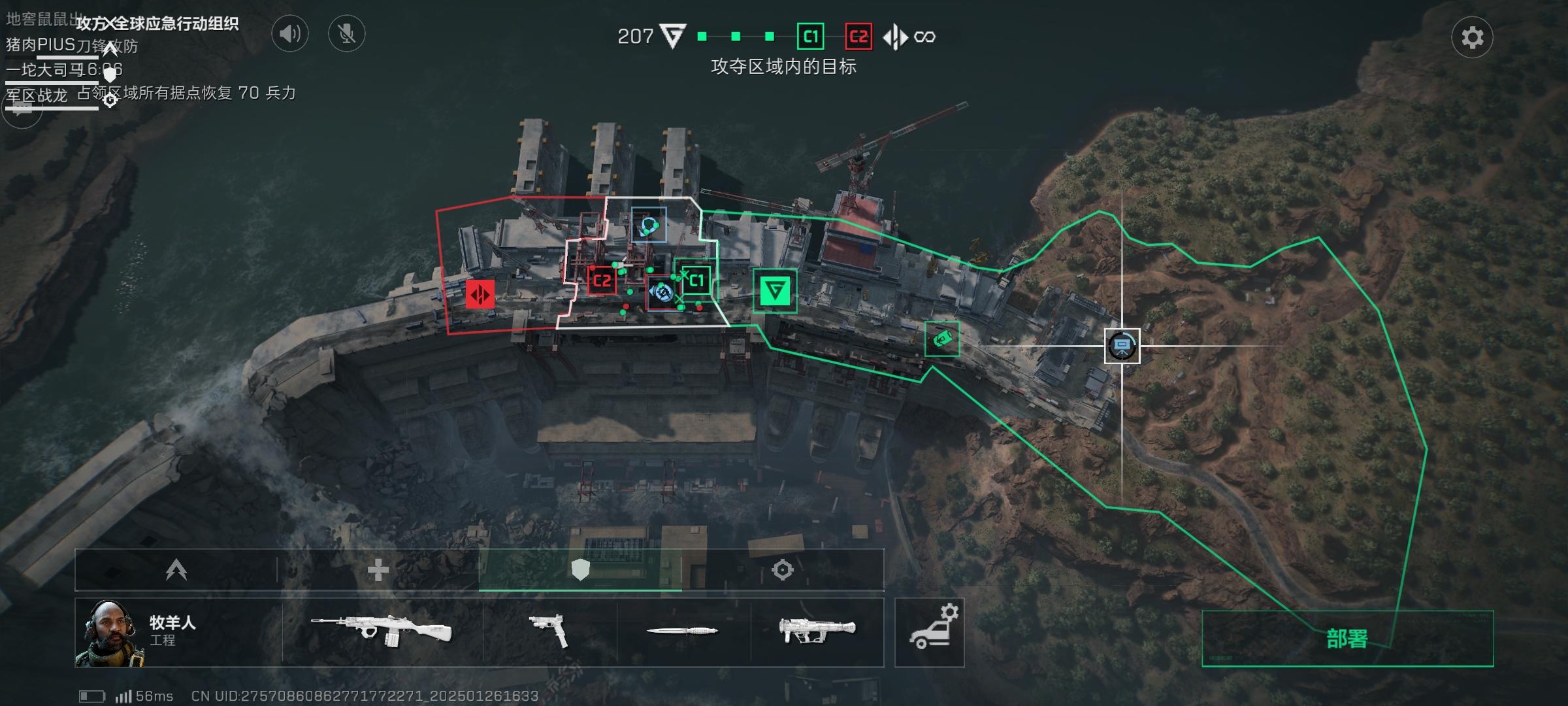Select the C1 objective marker on the map
This screenshot has height=706, width=1568.
pos(696,280)
